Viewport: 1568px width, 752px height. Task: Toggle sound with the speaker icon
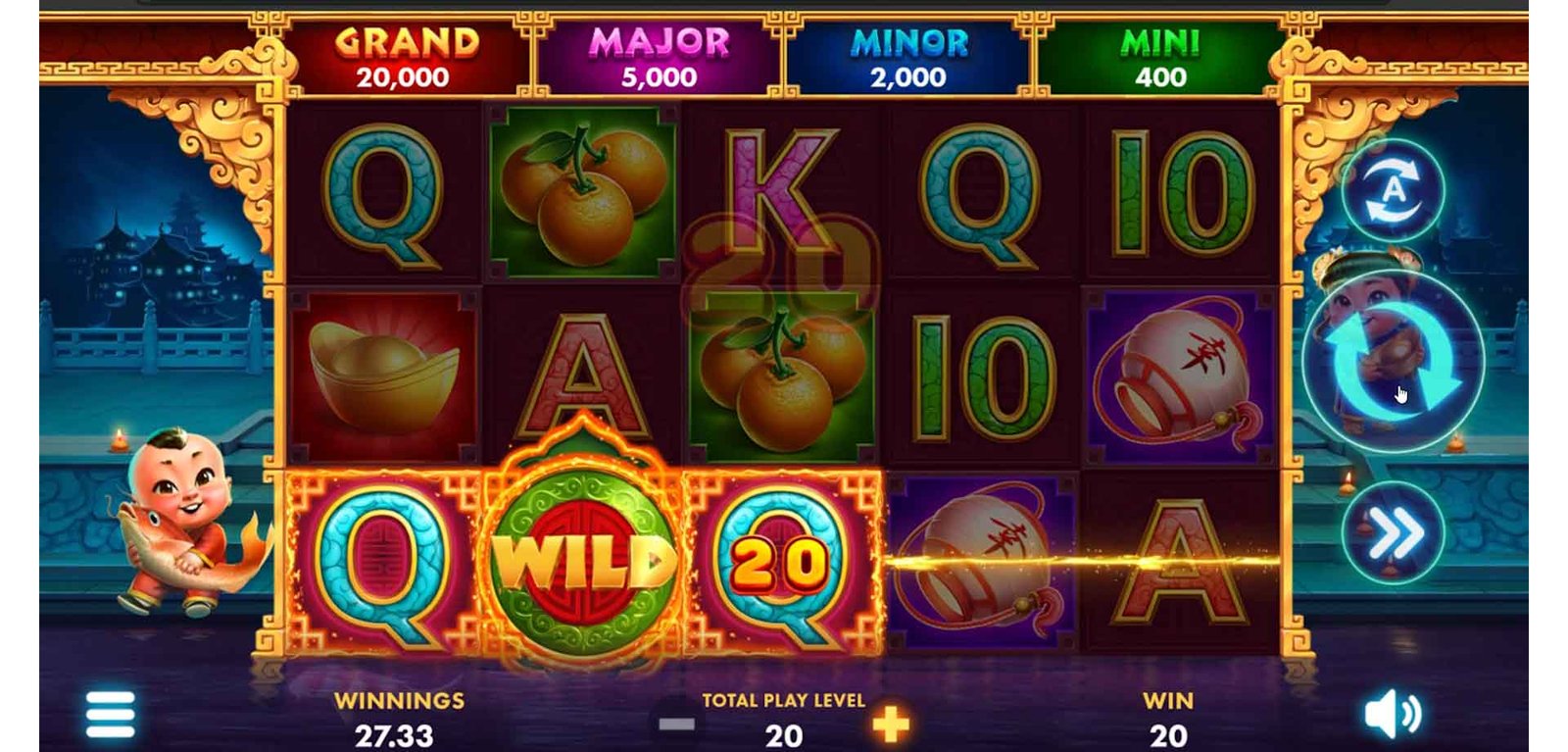click(1393, 715)
